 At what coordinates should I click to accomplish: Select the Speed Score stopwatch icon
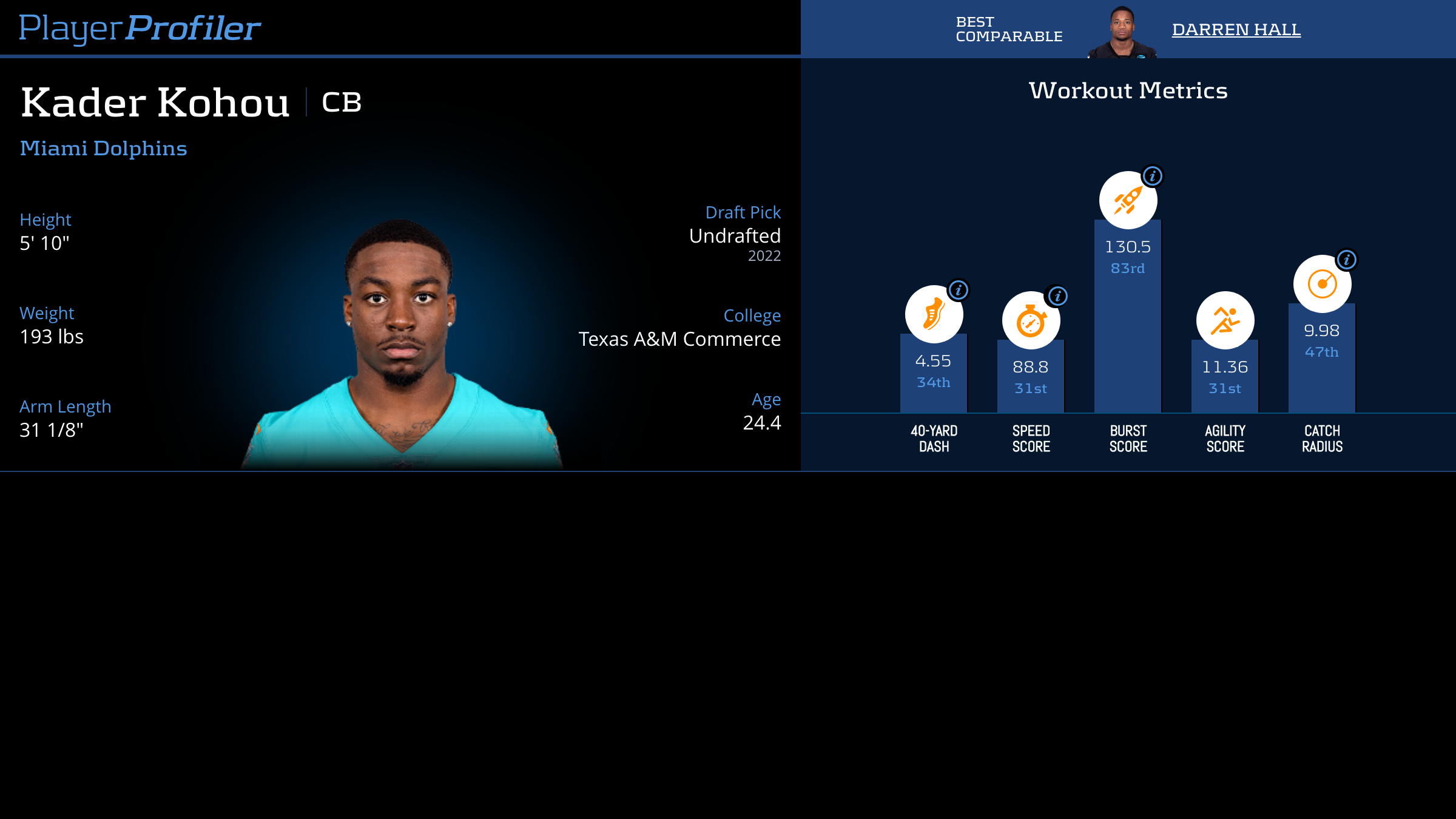(x=1030, y=322)
